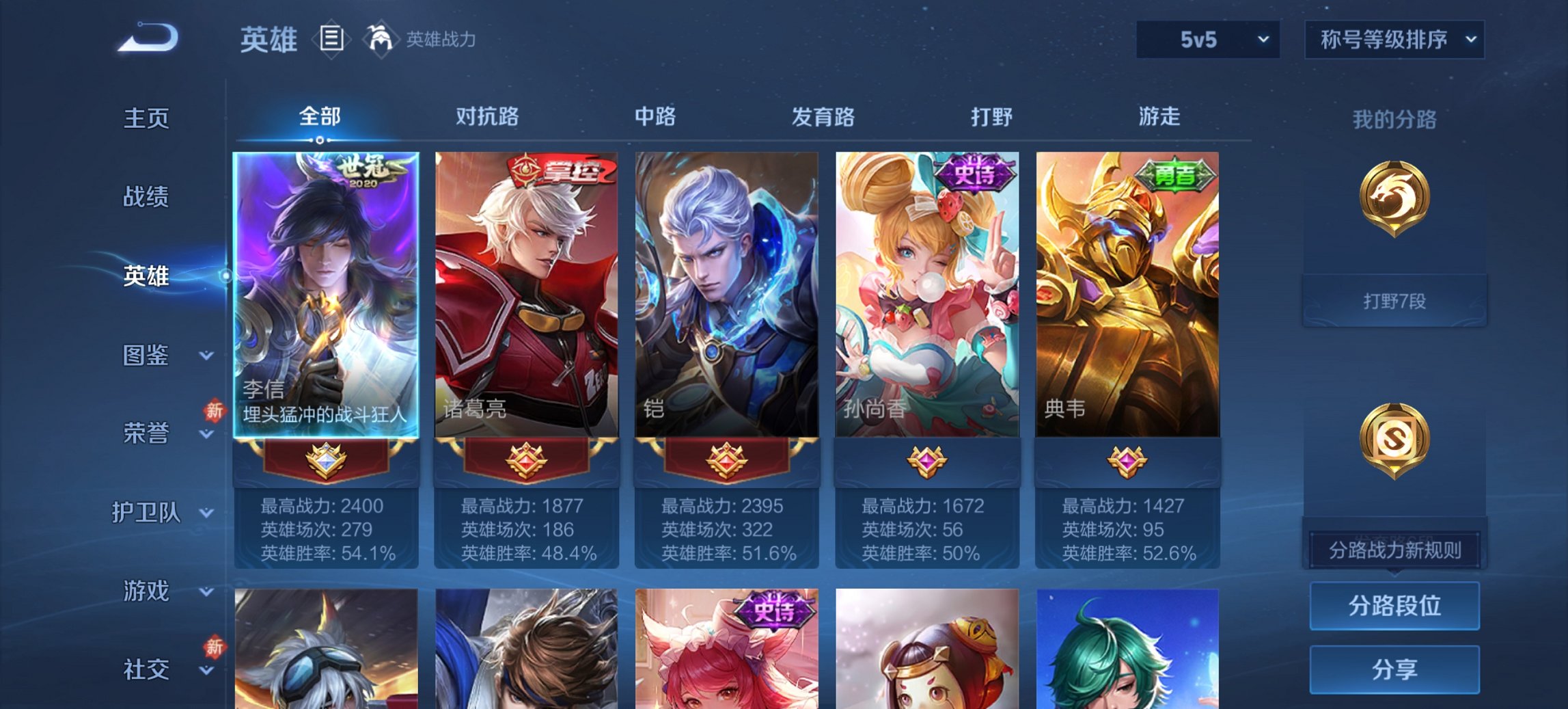Expand the 图鉴 sidebar section

147,356
